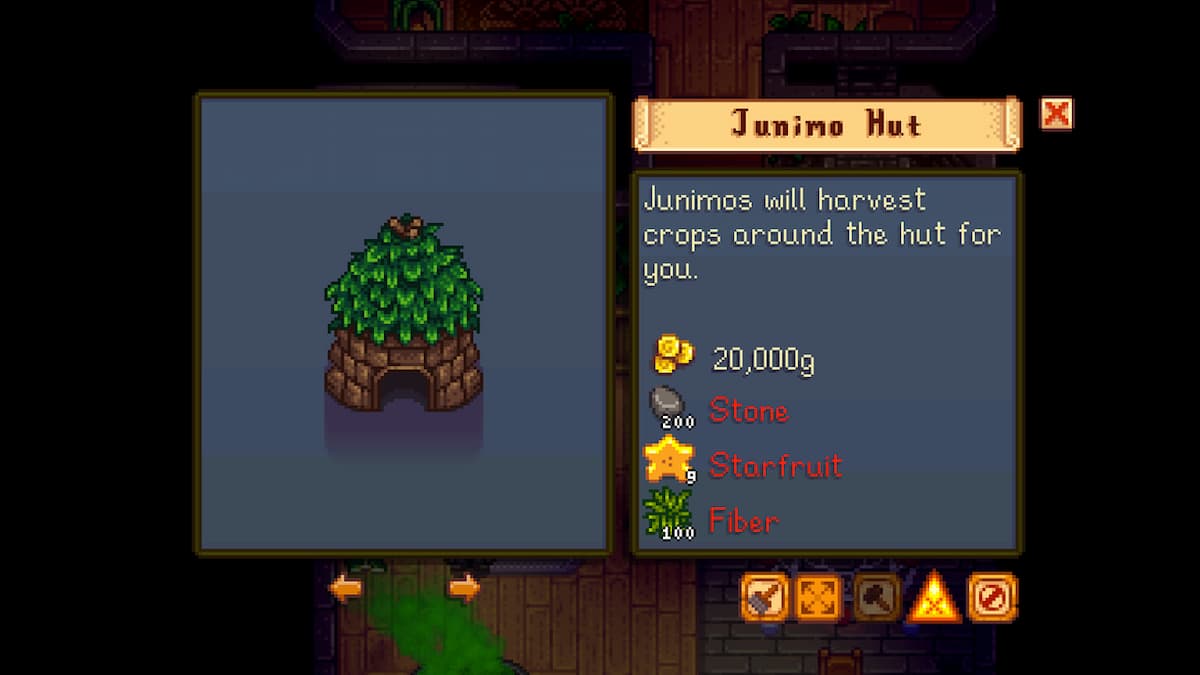Viewport: 1200px width, 675px height.
Task: Close the Junimo Hut build menu
Action: coord(1056,113)
